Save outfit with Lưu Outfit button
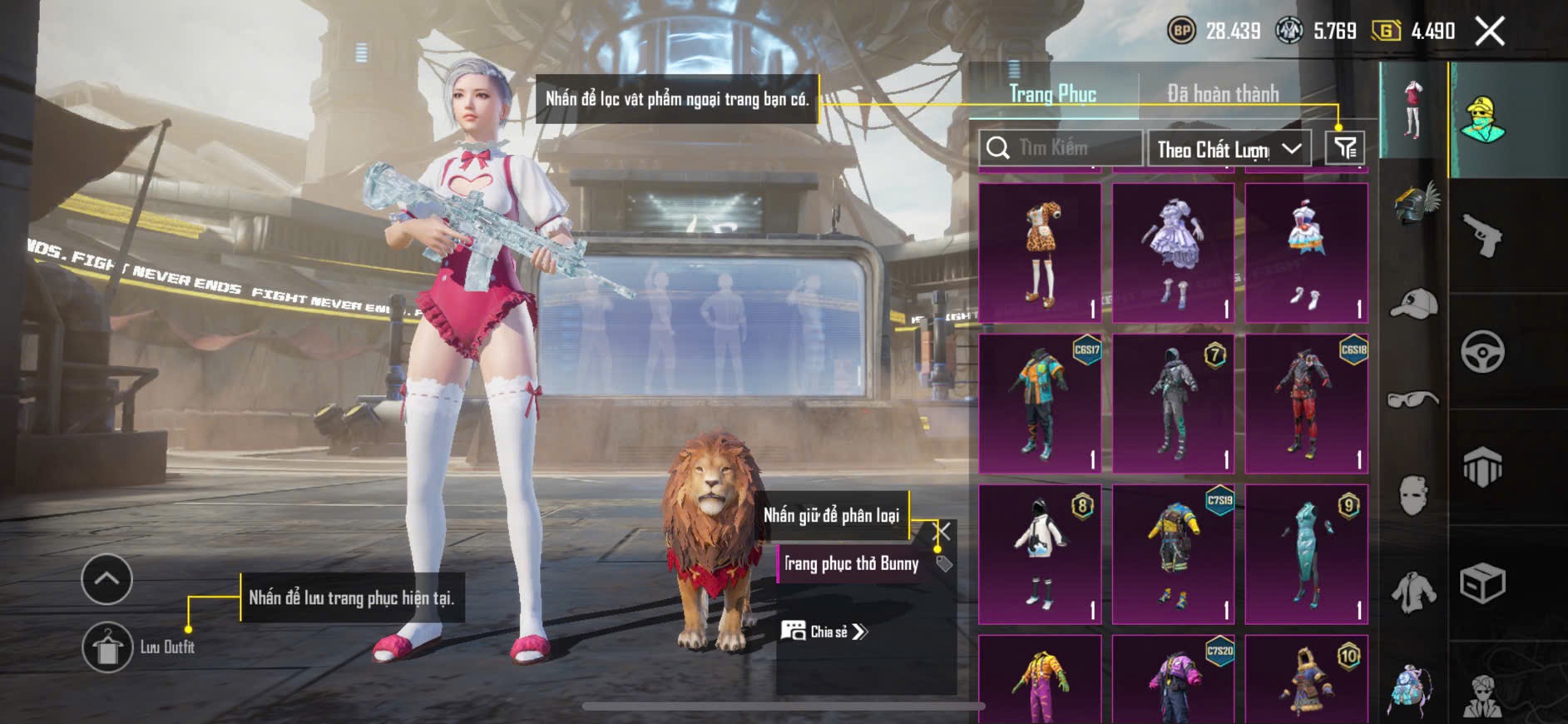 (x=108, y=647)
